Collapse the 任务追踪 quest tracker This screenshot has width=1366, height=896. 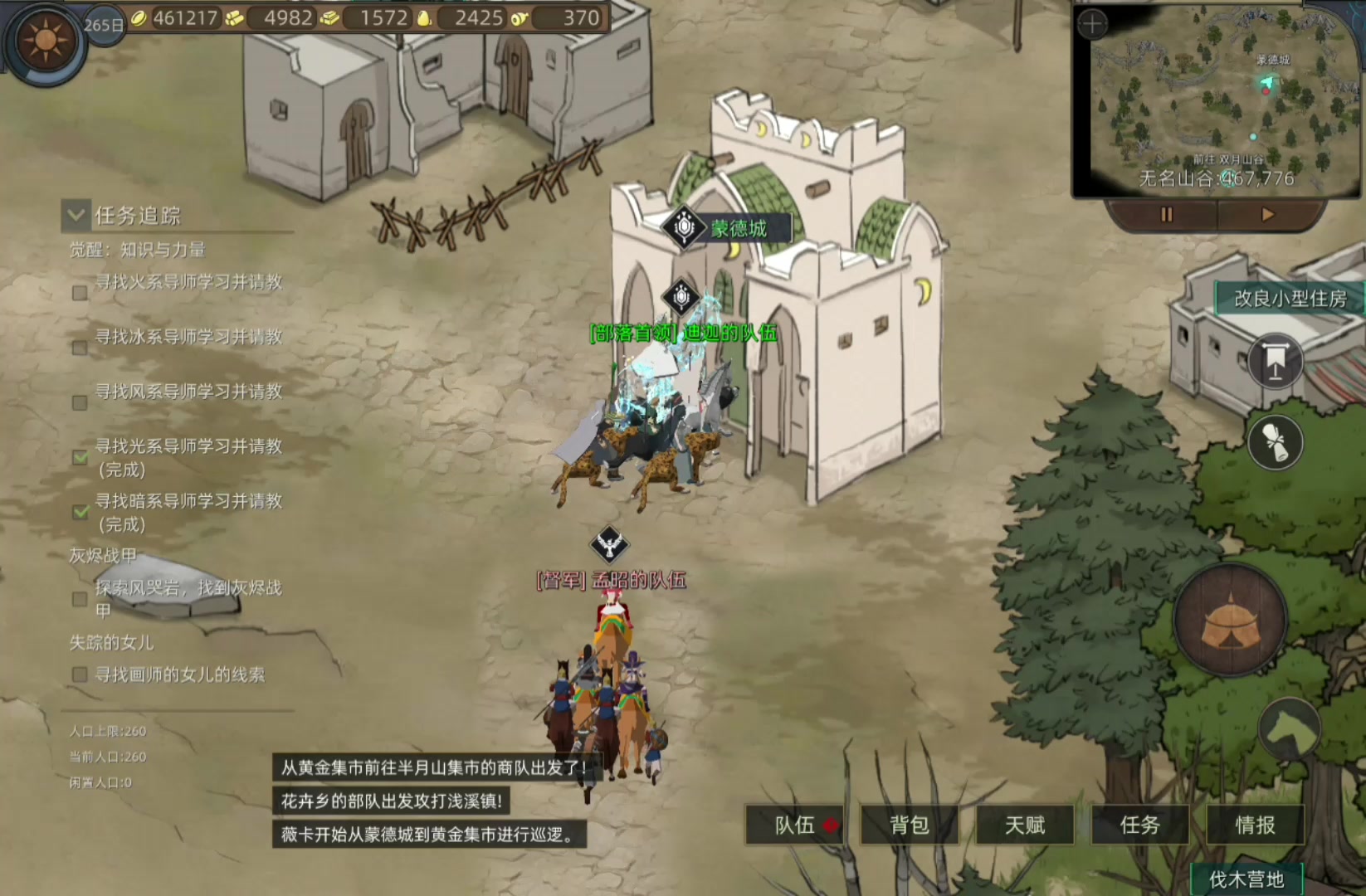coord(76,216)
